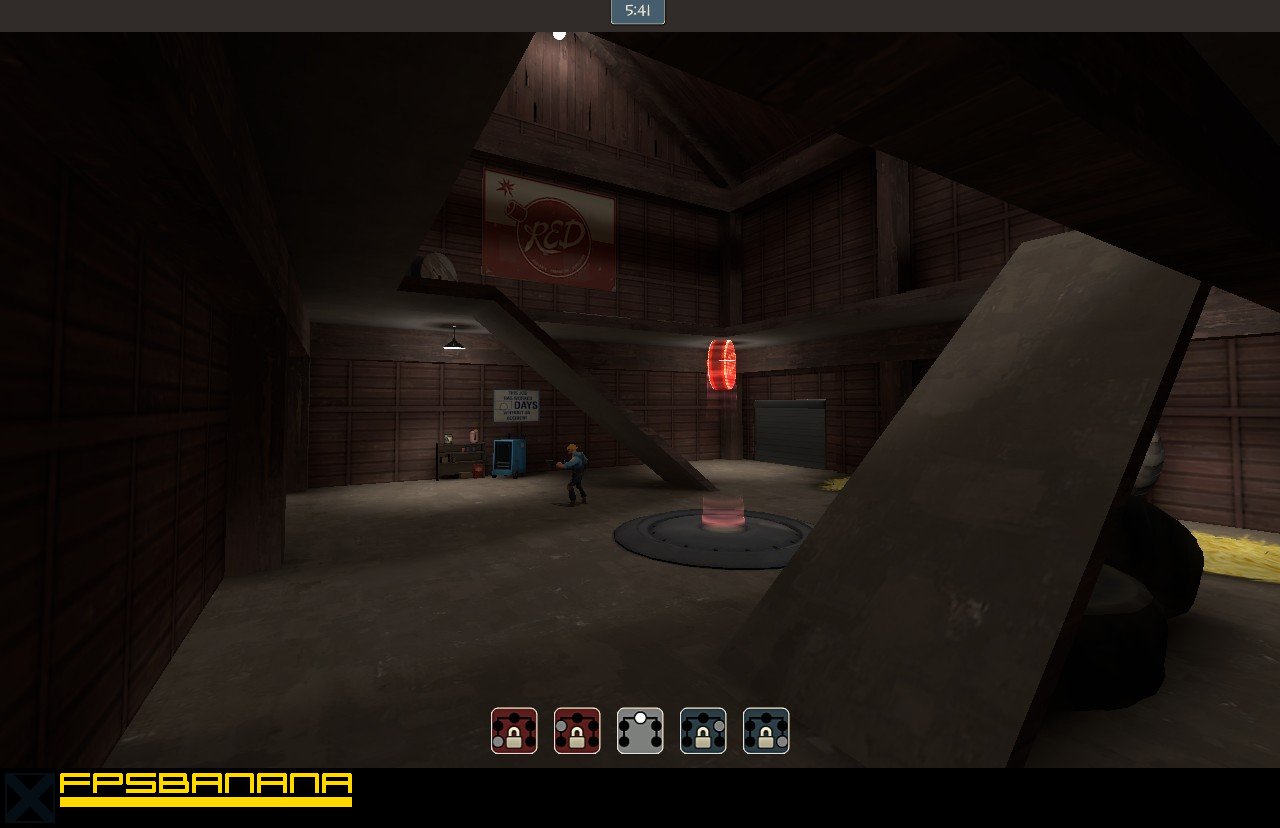The height and width of the screenshot is (828, 1280).
Task: Click the padlock on the middle-left RED point
Action: click(577, 736)
